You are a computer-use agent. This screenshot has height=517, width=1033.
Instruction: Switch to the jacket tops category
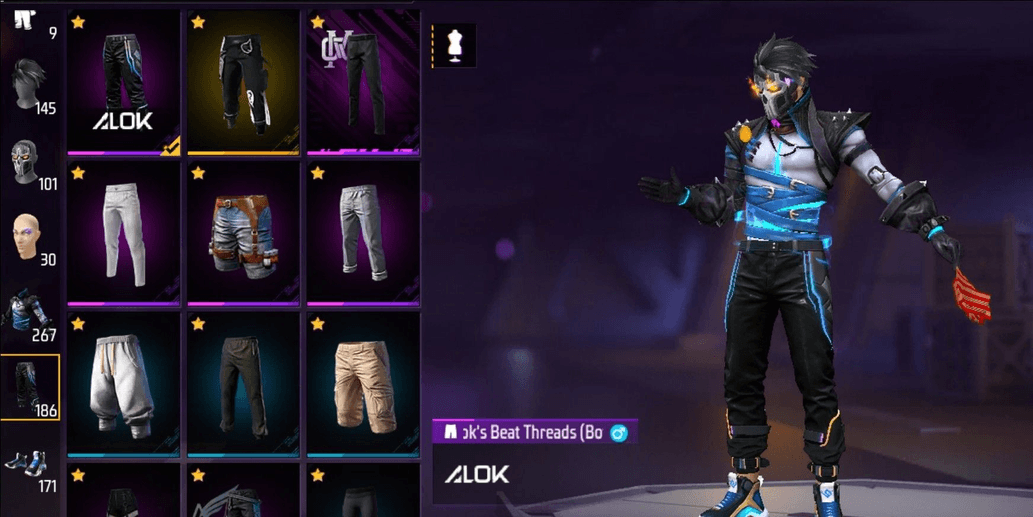pos(30,314)
